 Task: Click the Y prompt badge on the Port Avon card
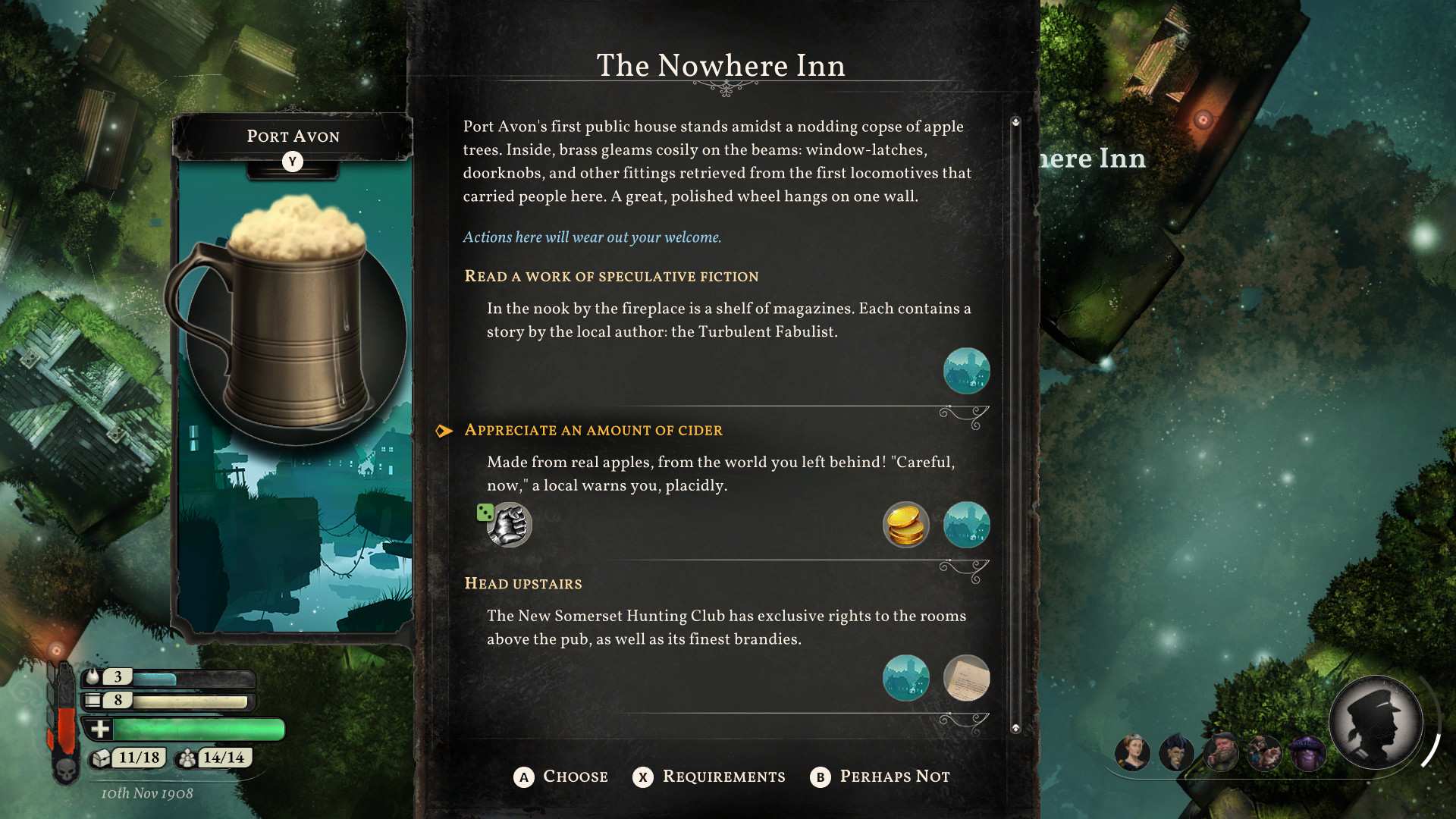point(293,161)
